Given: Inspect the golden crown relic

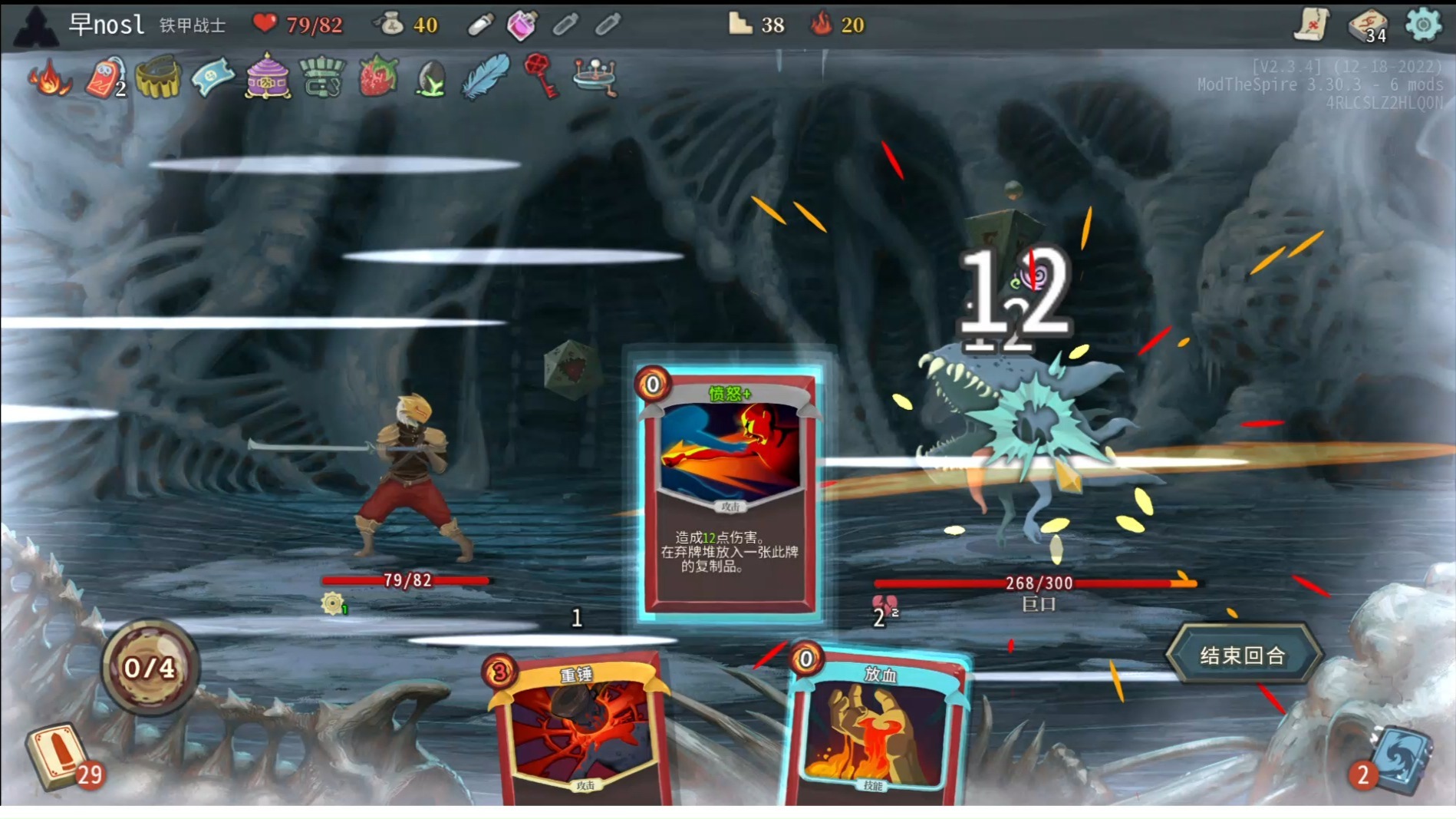Looking at the screenshot, I should [x=158, y=78].
